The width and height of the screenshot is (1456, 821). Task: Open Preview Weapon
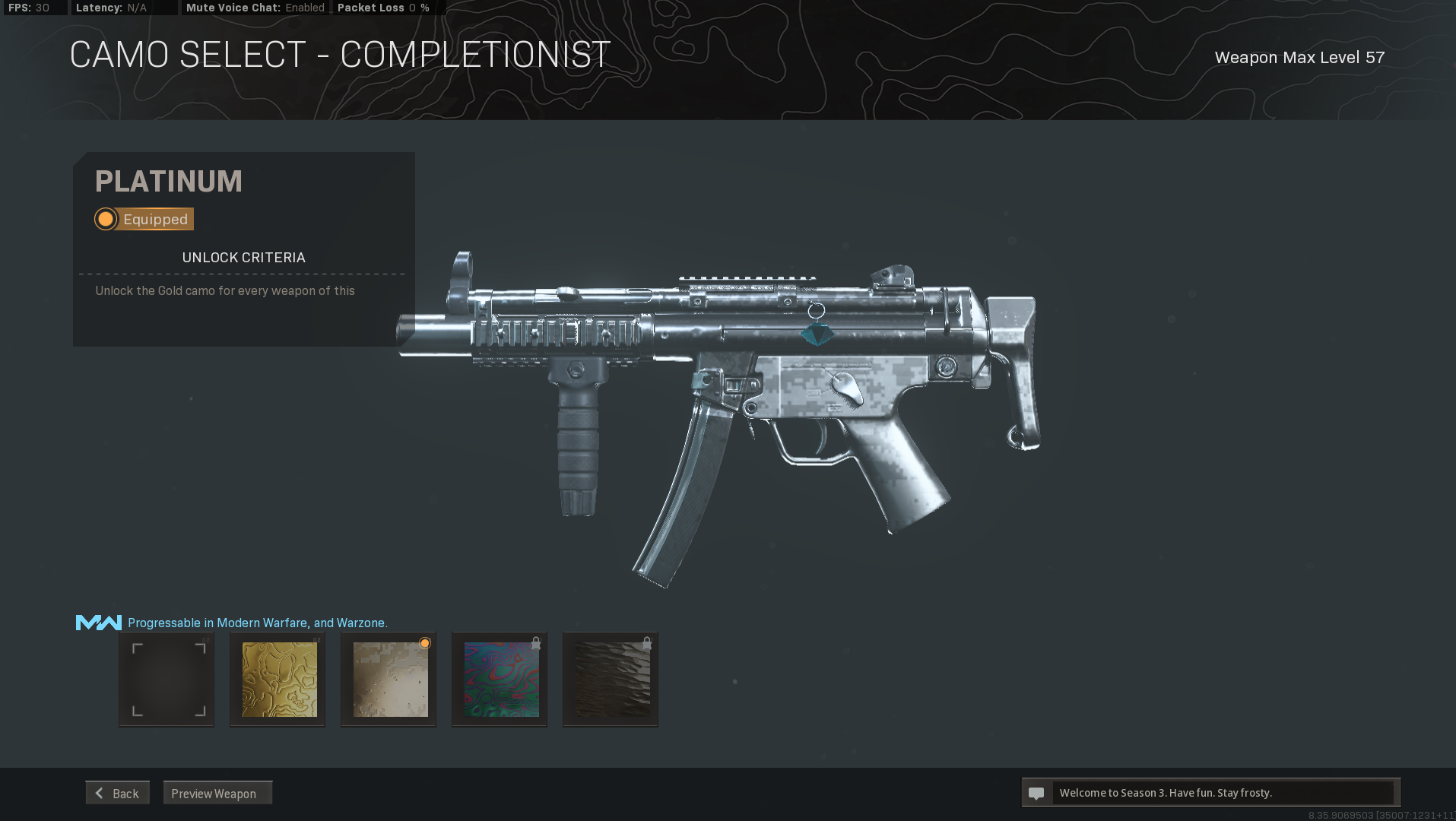click(217, 793)
